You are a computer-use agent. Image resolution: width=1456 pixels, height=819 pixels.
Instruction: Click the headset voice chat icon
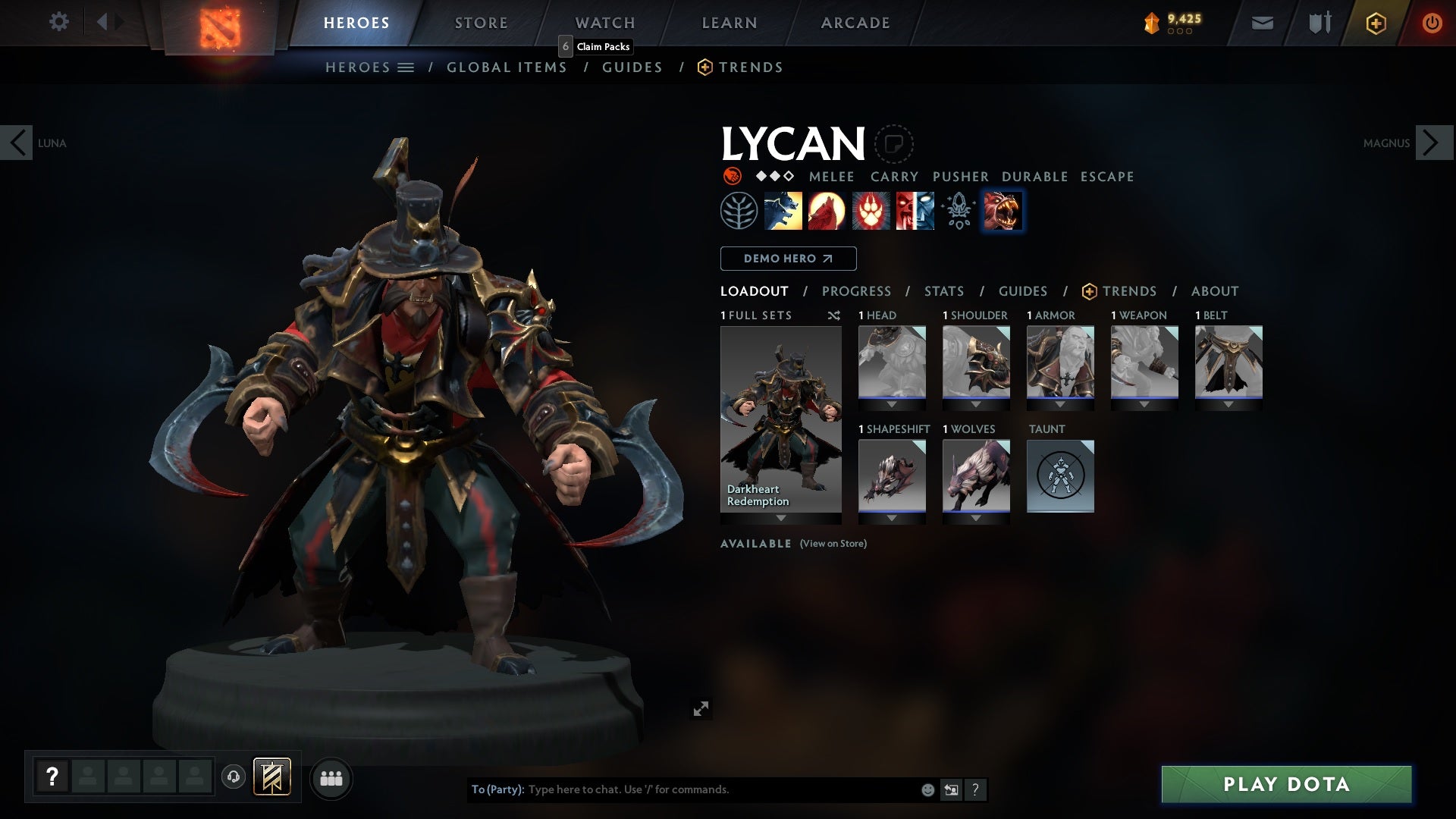tap(234, 778)
